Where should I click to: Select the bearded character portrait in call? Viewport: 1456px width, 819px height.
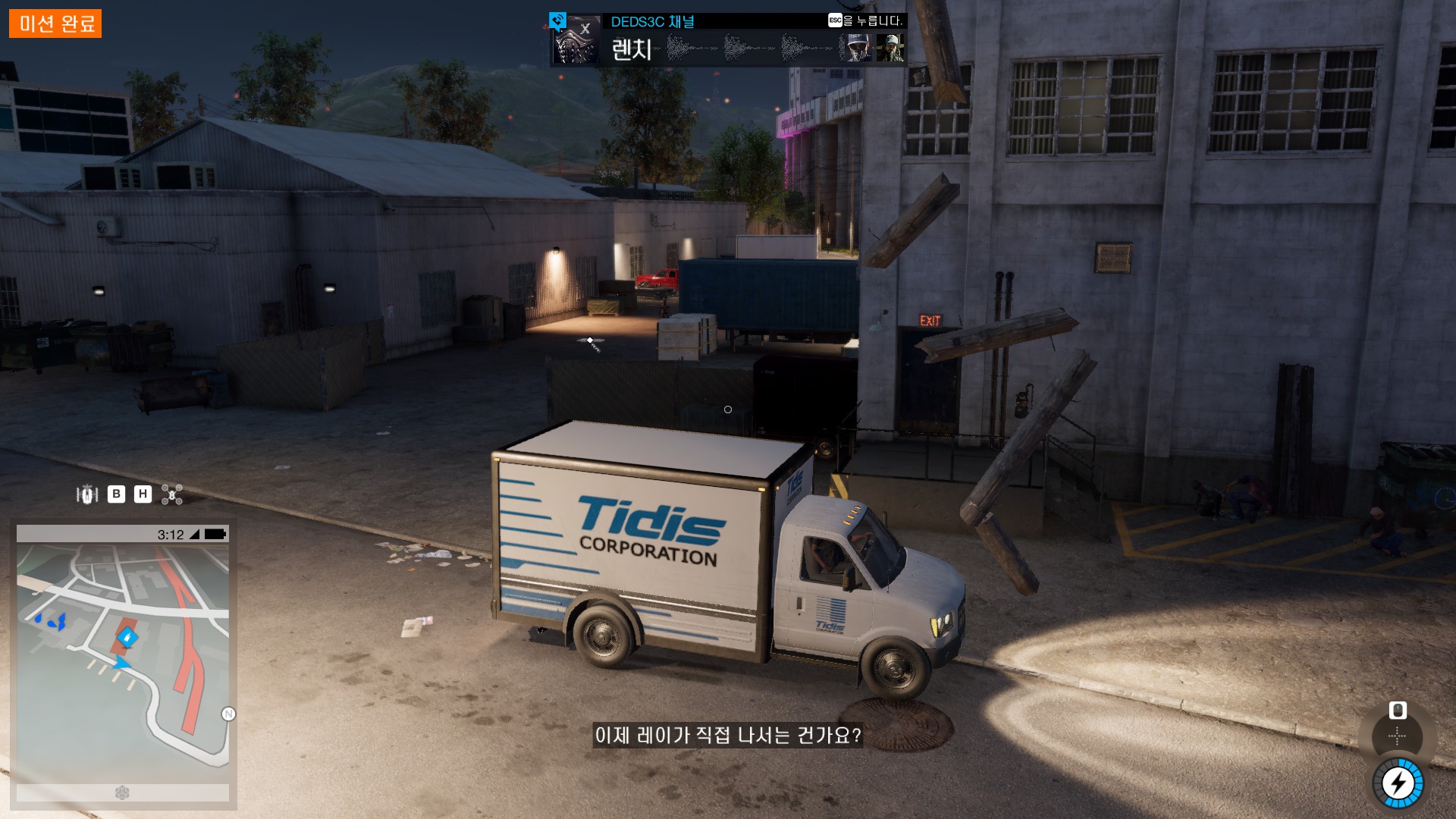click(890, 48)
